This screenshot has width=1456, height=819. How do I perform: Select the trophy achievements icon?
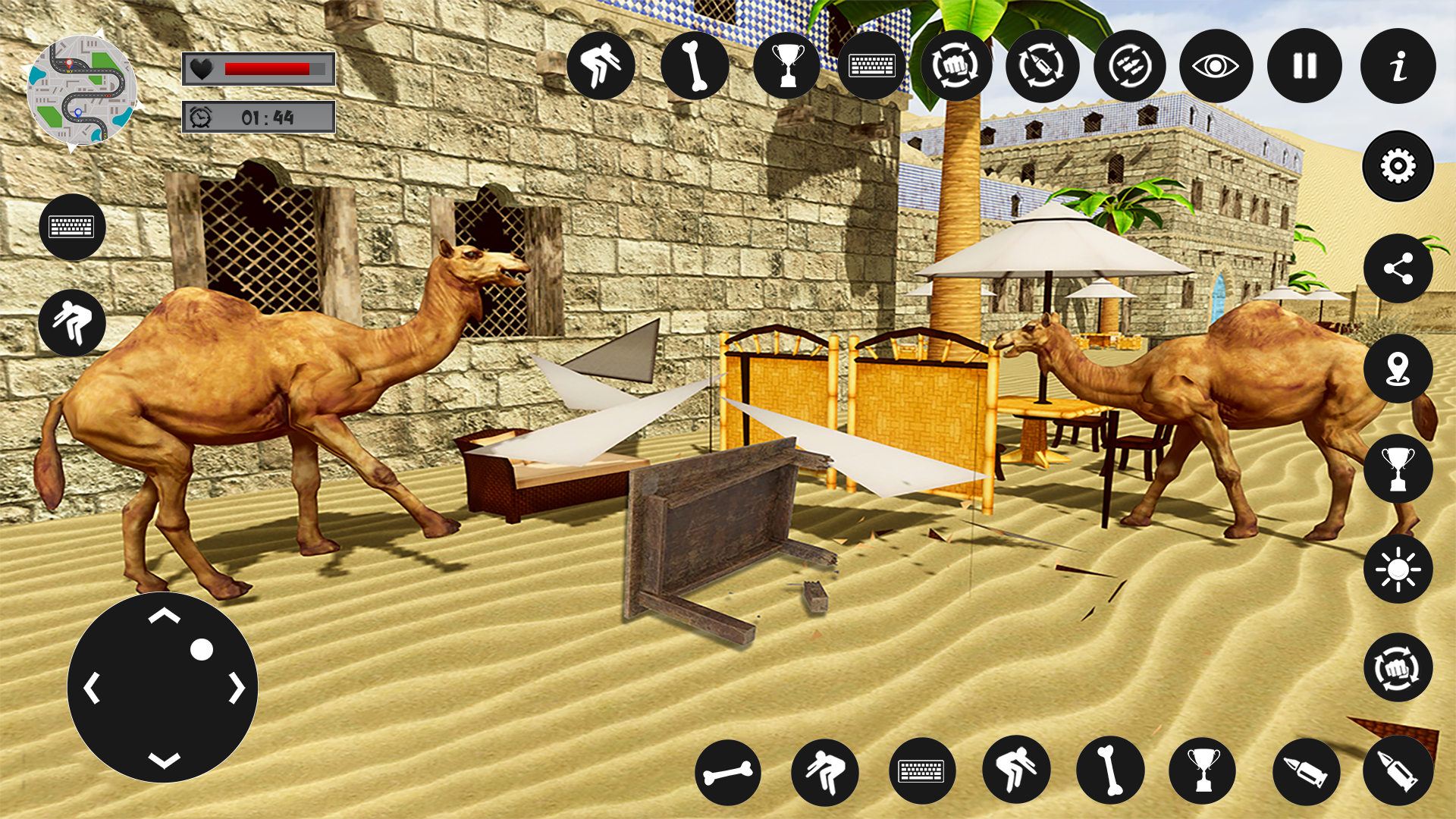[789, 66]
